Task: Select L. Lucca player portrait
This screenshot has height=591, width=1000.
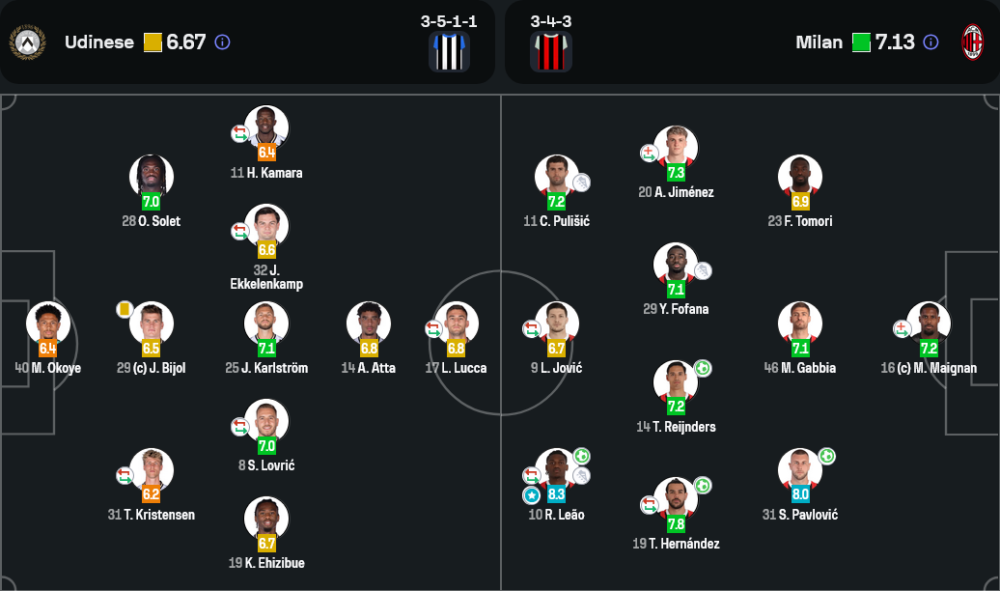Action: point(456,322)
